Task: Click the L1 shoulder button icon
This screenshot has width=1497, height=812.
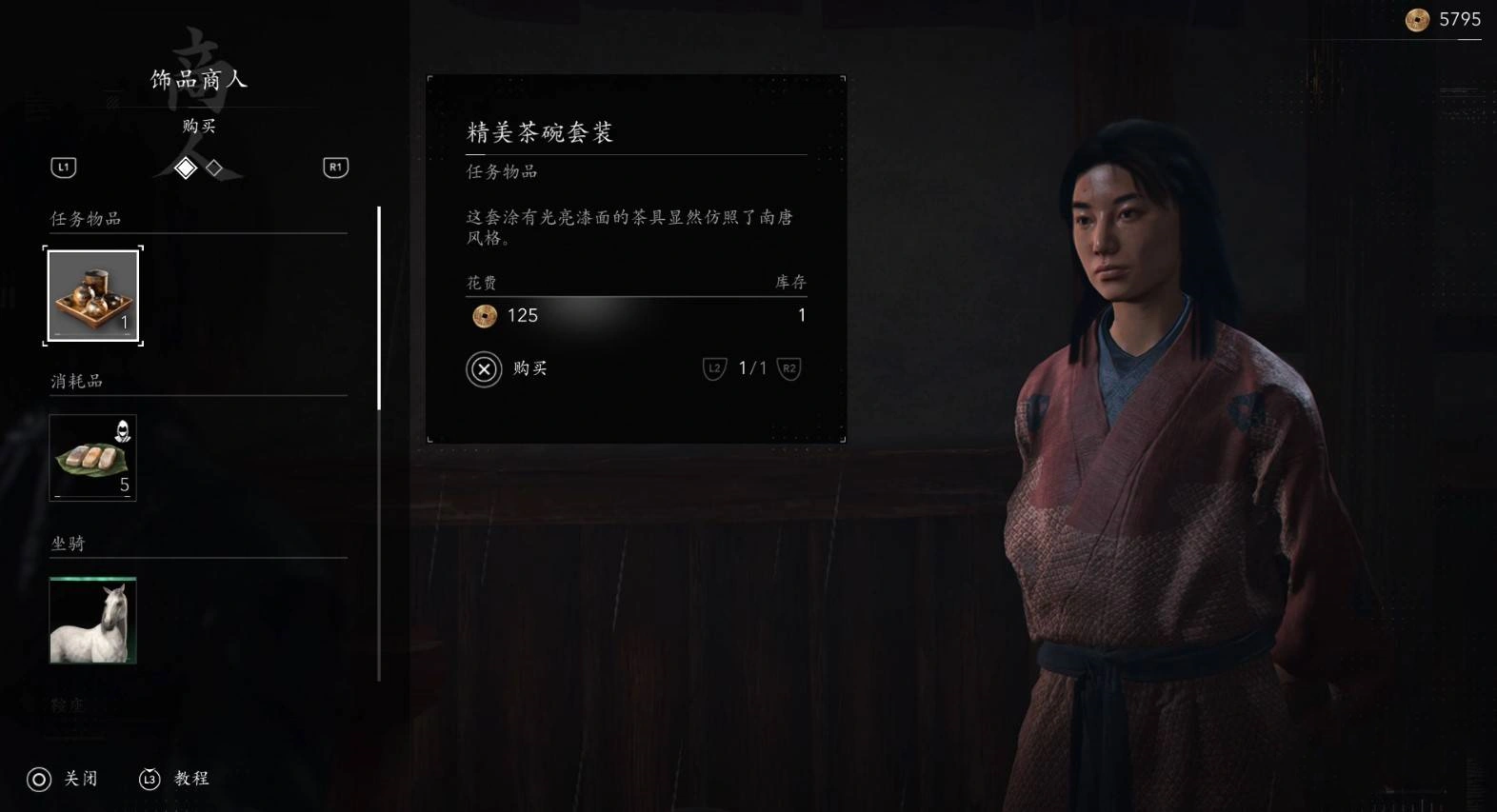Action: click(63, 167)
